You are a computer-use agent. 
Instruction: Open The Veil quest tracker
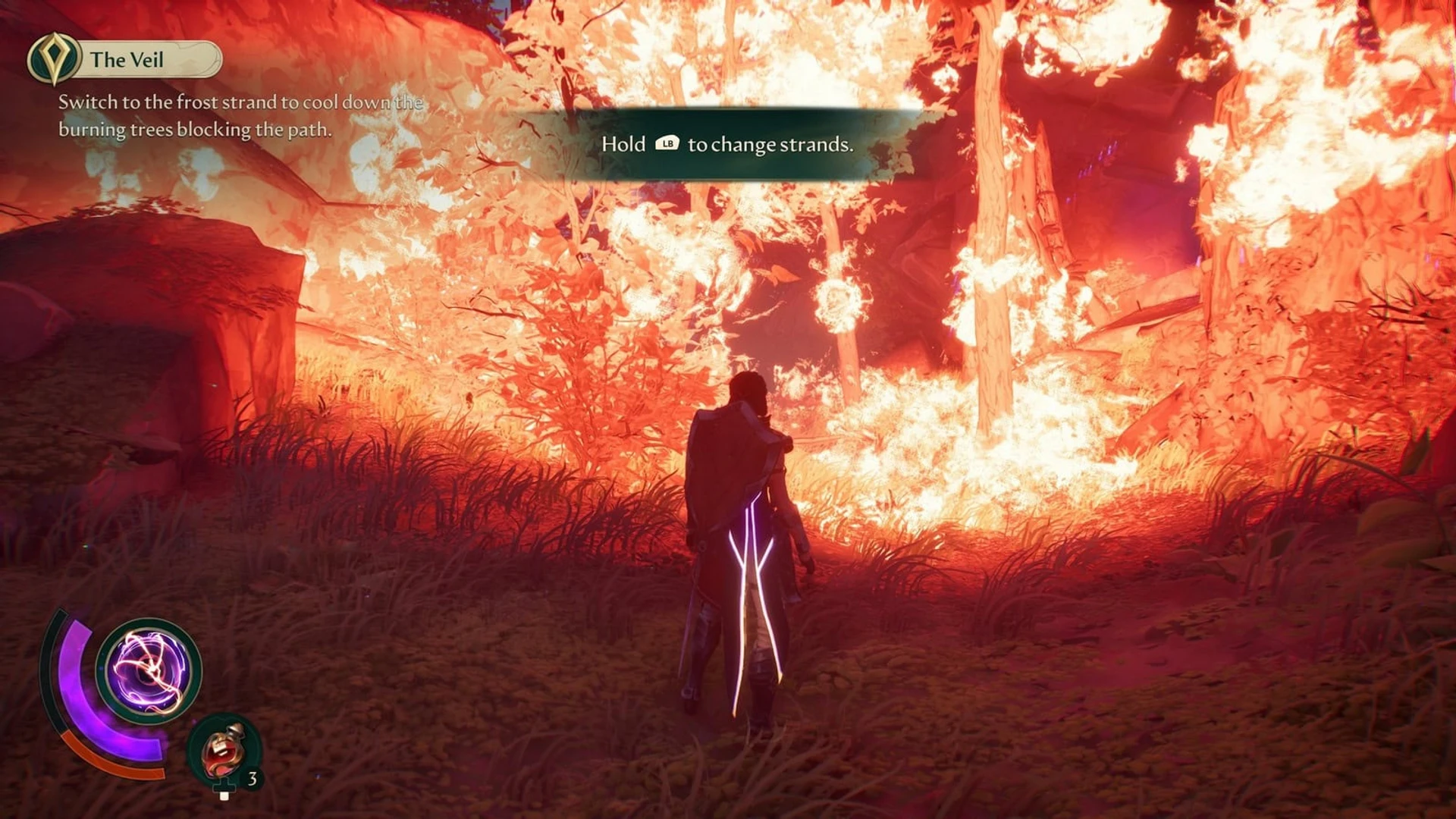click(126, 59)
